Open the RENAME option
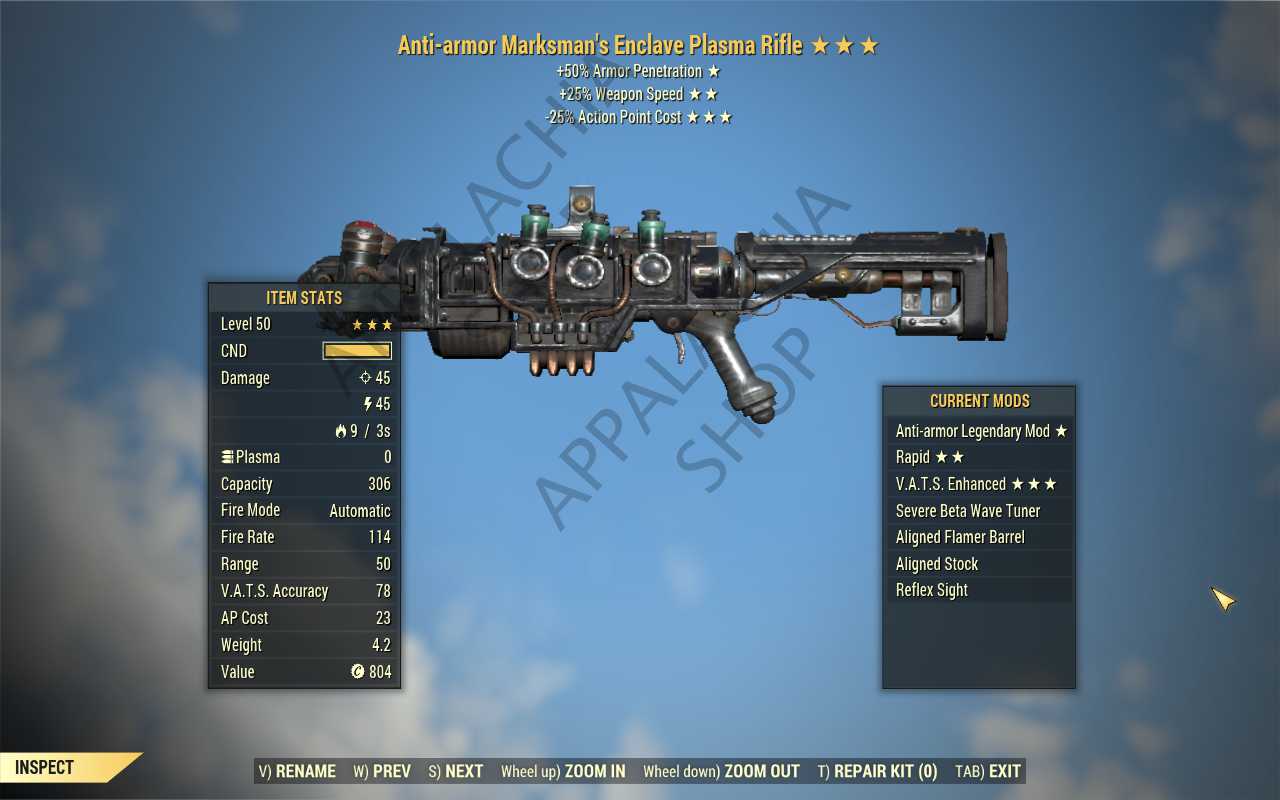 tap(300, 771)
